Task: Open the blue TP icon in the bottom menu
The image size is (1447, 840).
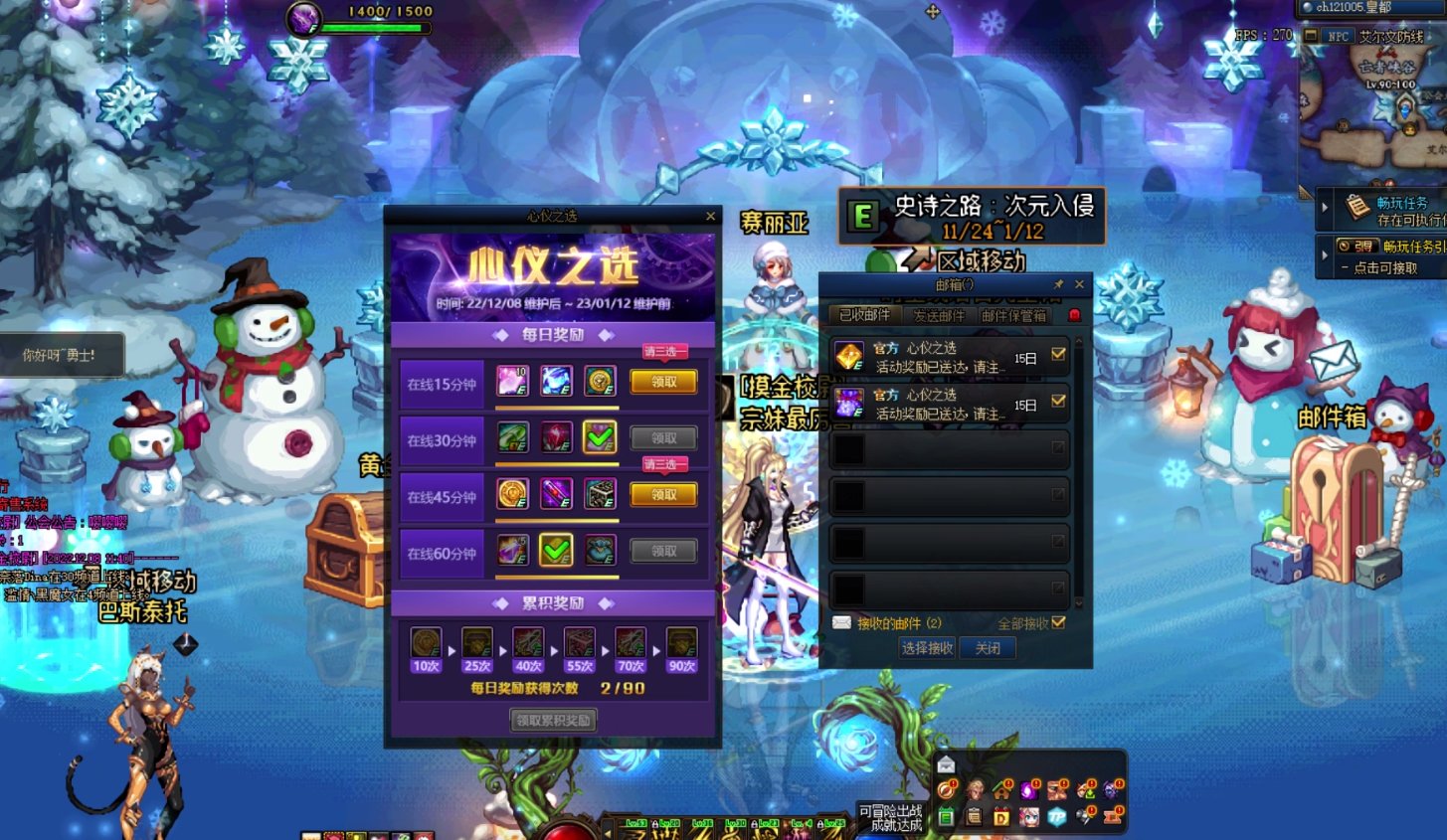Action: [x=1057, y=816]
